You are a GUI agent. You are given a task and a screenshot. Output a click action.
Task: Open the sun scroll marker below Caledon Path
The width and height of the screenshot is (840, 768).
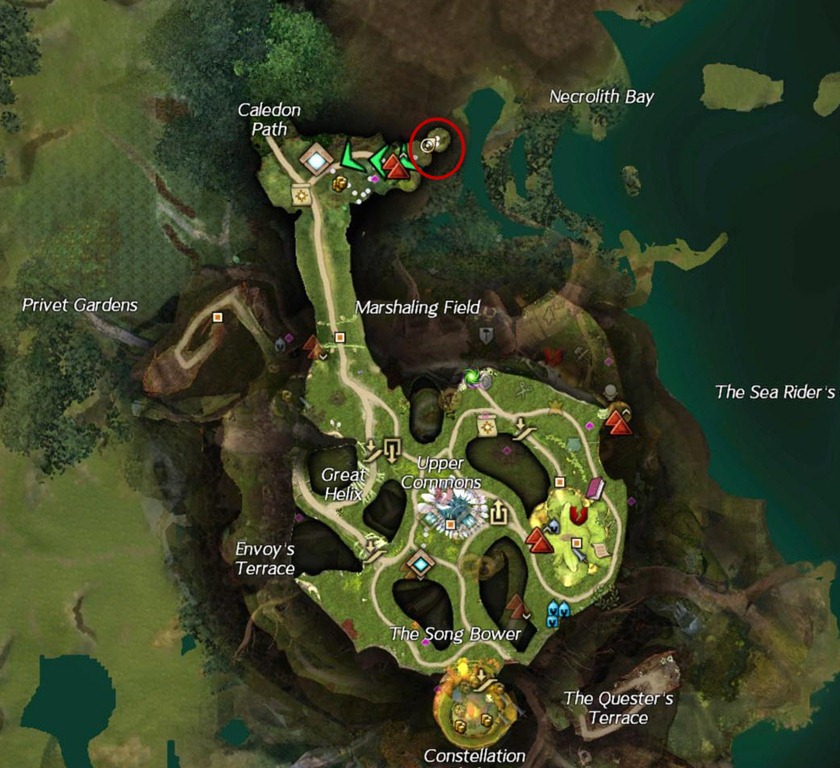tap(299, 196)
